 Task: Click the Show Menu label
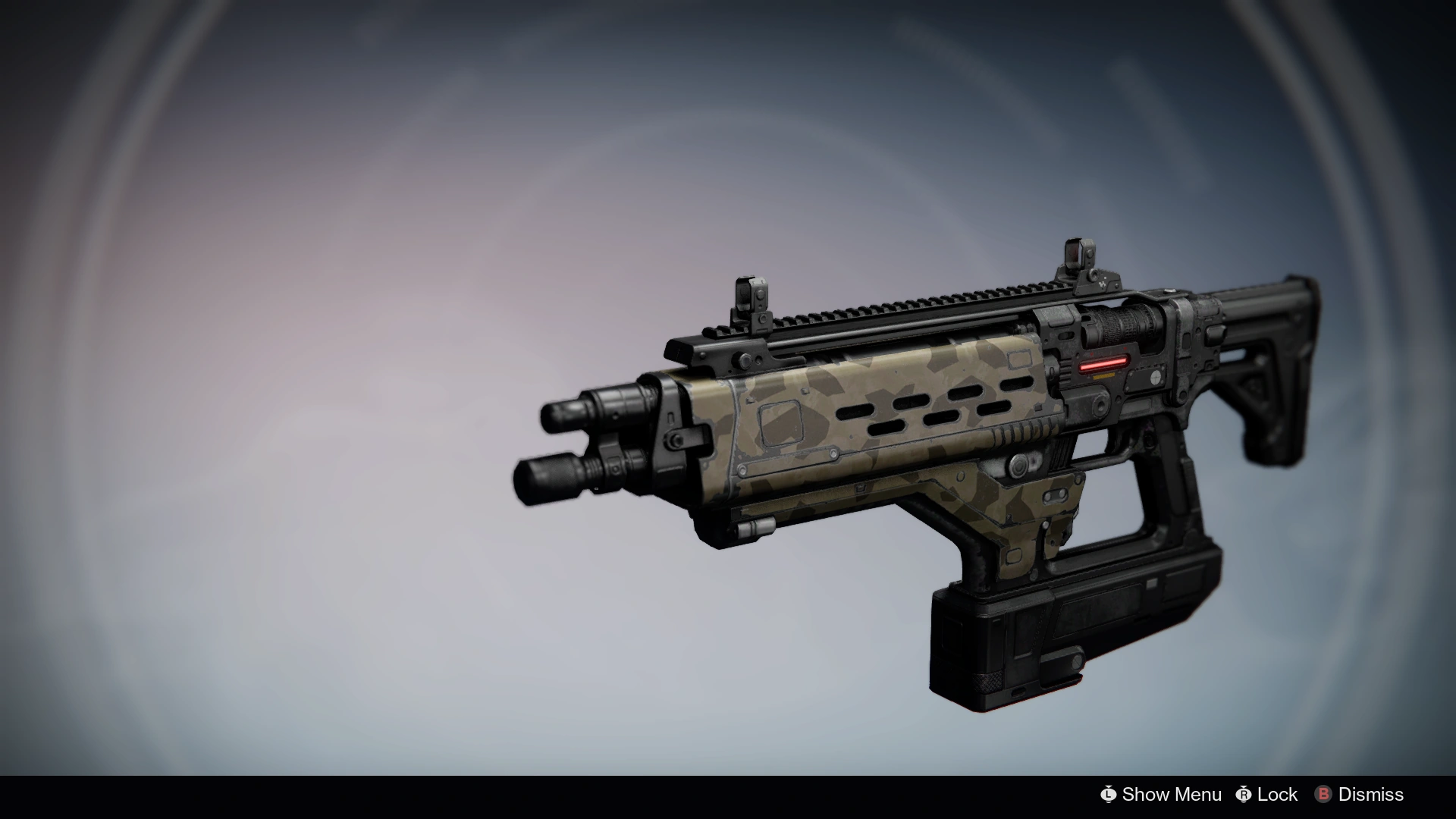[x=1172, y=794]
